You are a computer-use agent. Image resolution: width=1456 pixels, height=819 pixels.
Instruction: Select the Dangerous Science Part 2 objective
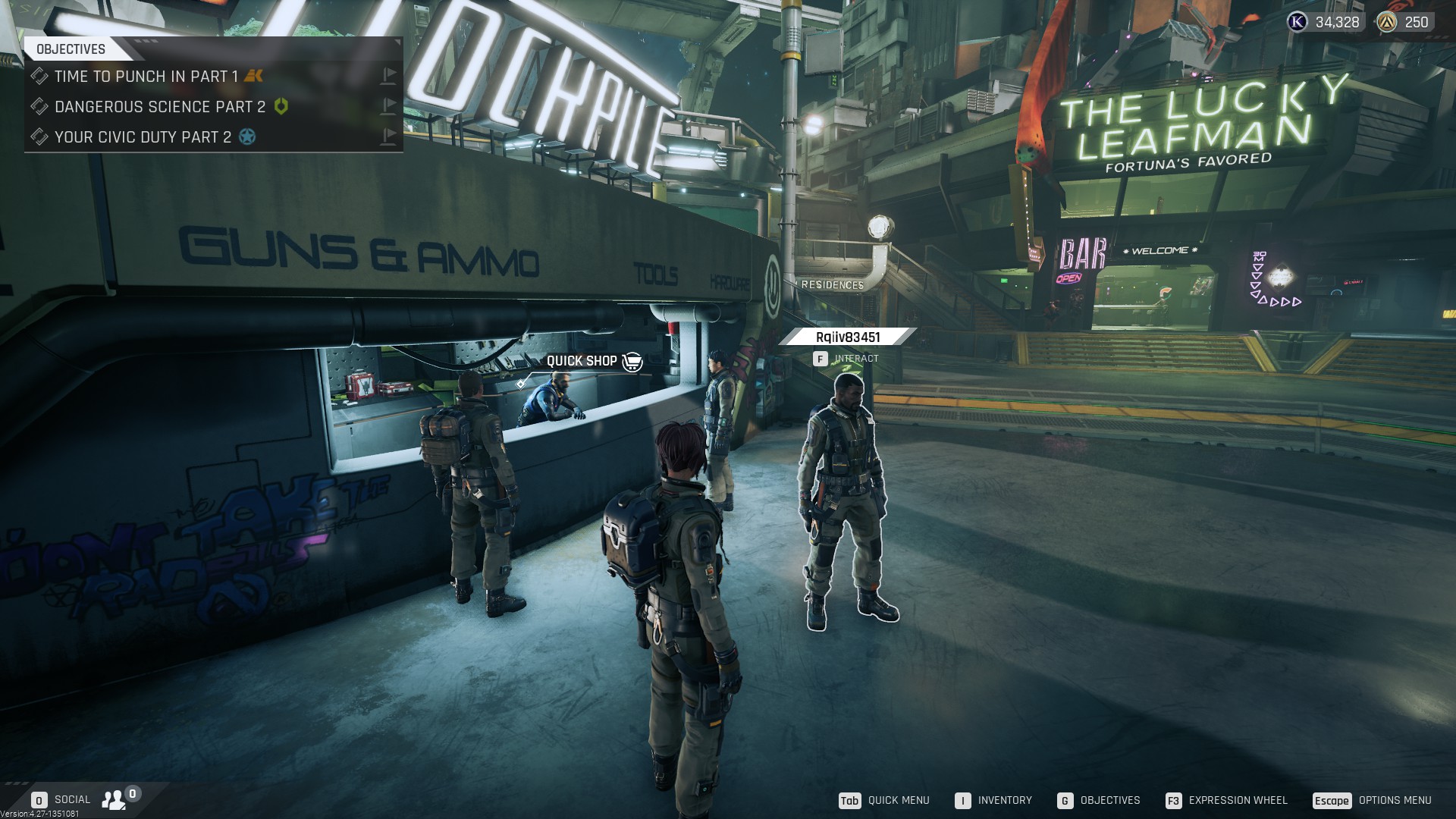coord(160,107)
